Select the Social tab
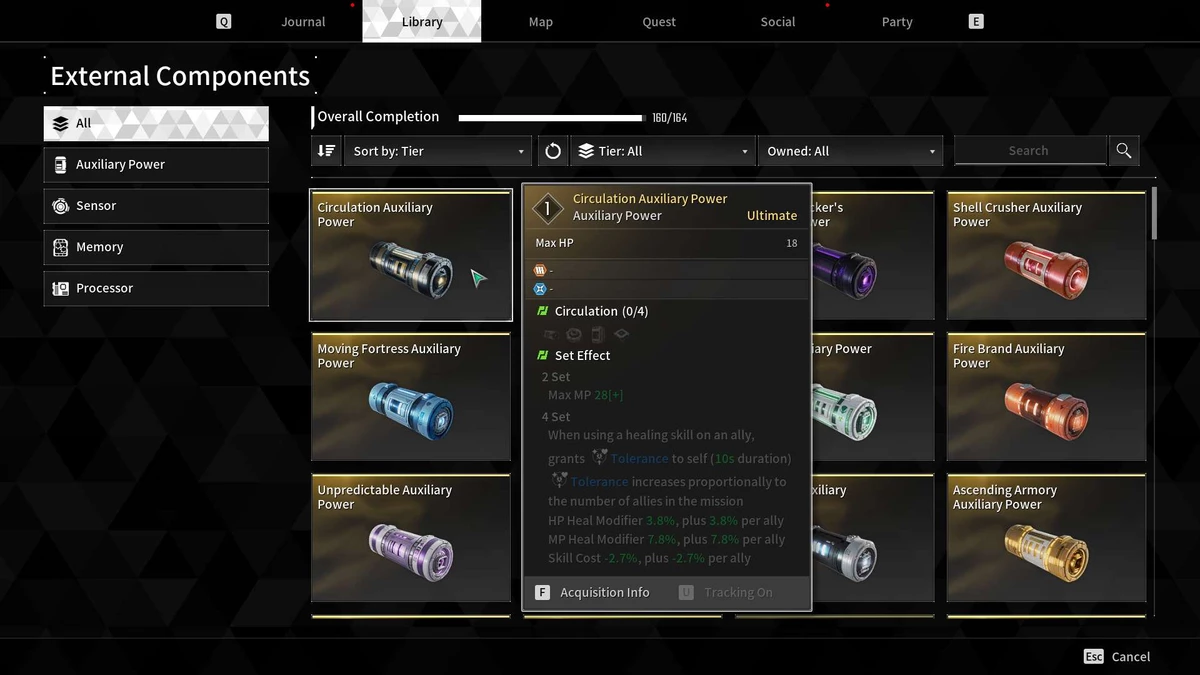Screen dimensions: 1200x675 (x=777, y=22)
